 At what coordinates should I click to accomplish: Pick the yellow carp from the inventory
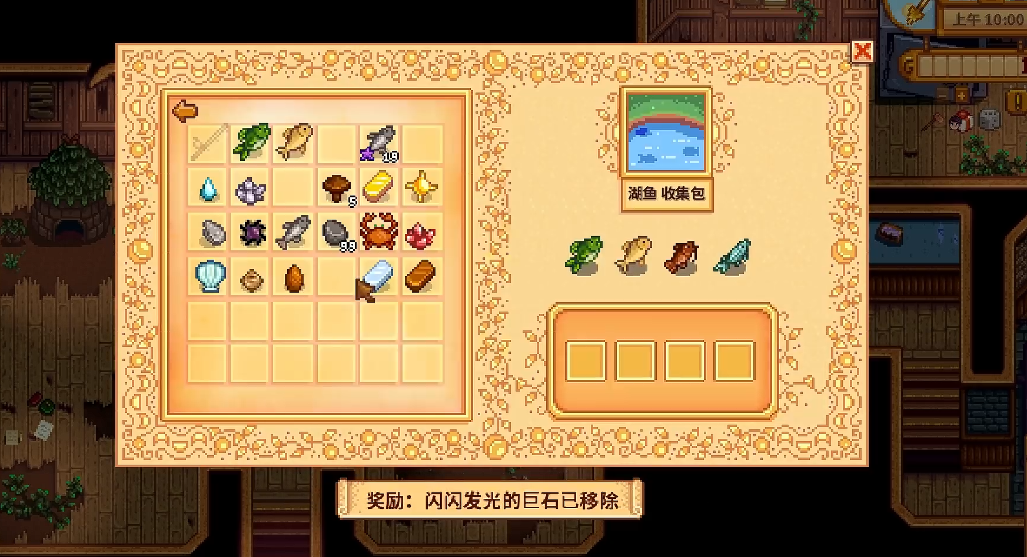click(295, 142)
